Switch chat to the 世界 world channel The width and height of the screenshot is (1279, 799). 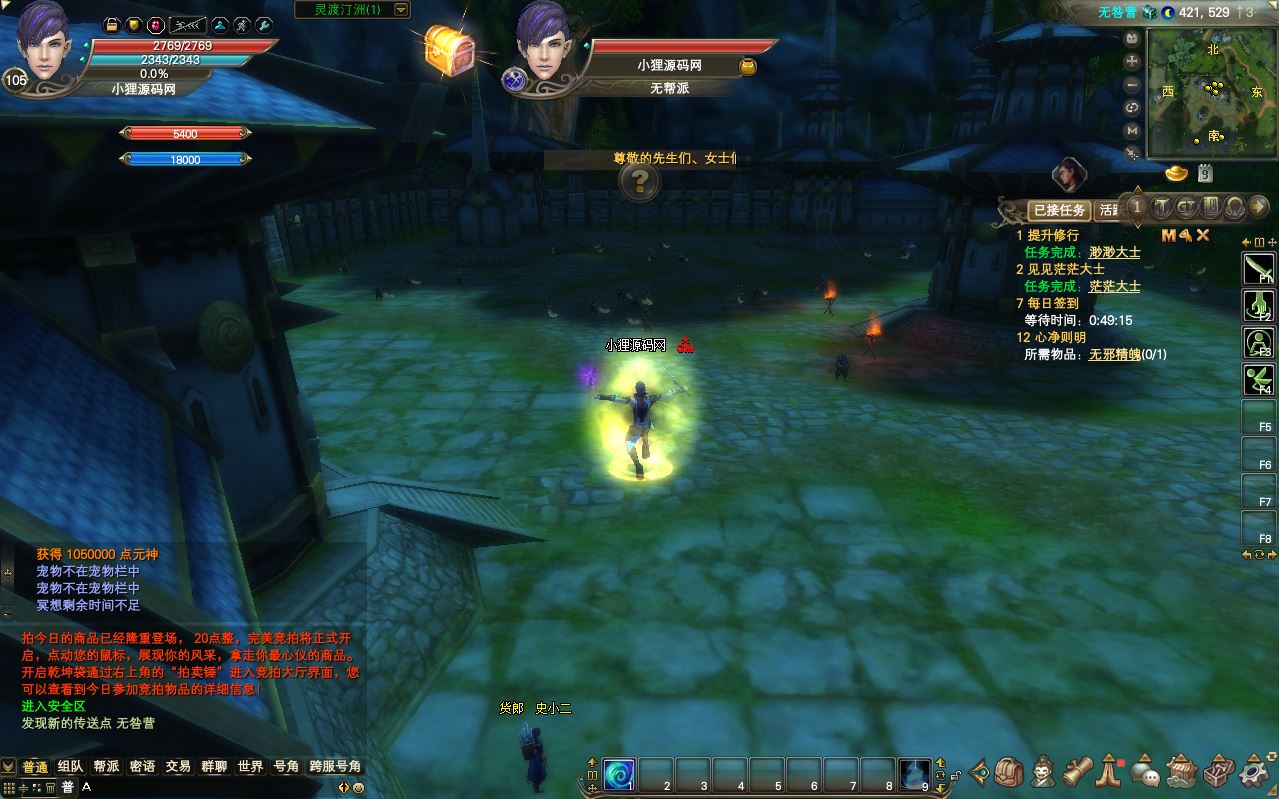[x=250, y=766]
